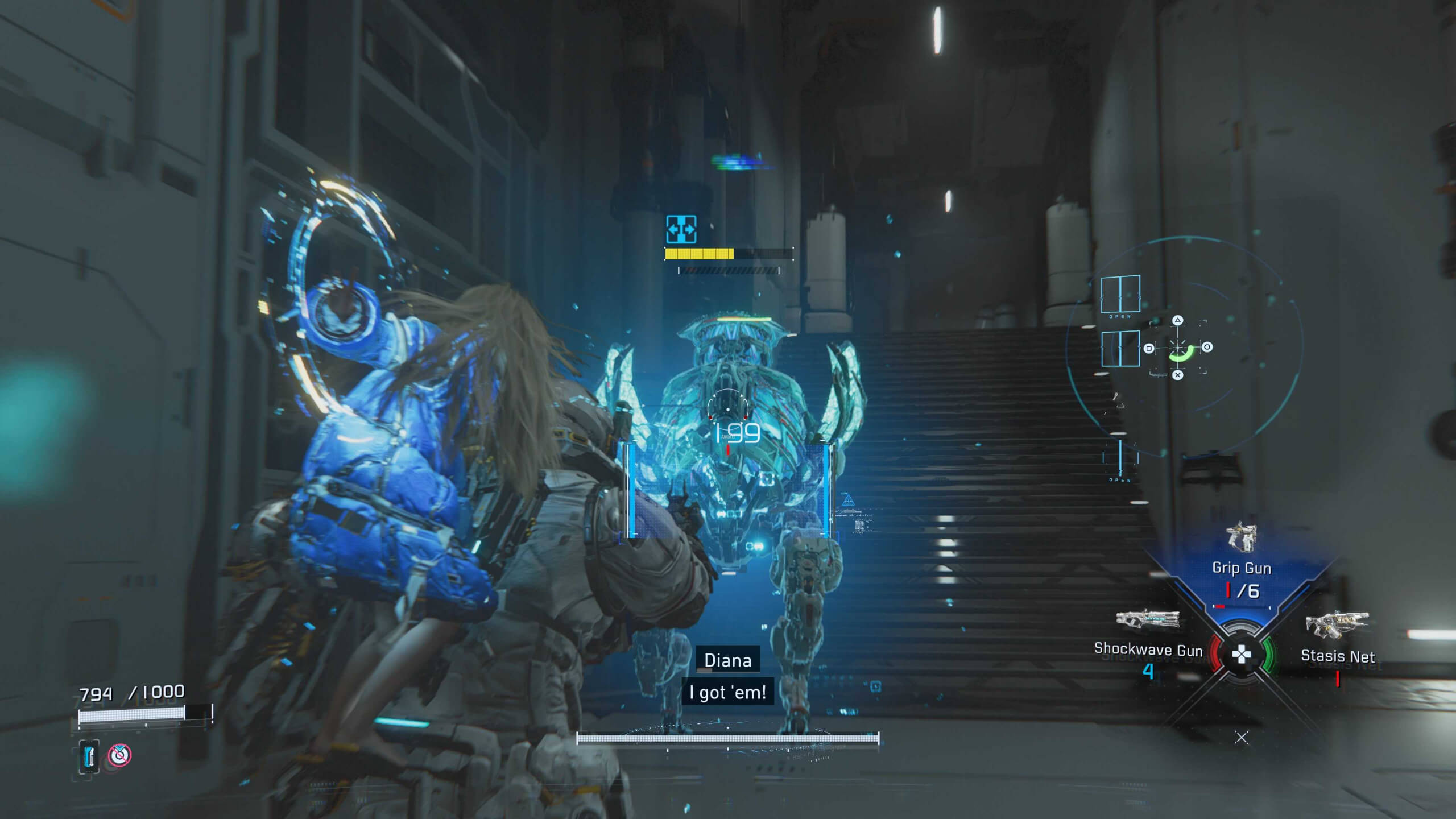The image size is (1456, 819).
Task: Click the cyan arrows icon above the enemy's yellow bar
Action: tap(681, 230)
